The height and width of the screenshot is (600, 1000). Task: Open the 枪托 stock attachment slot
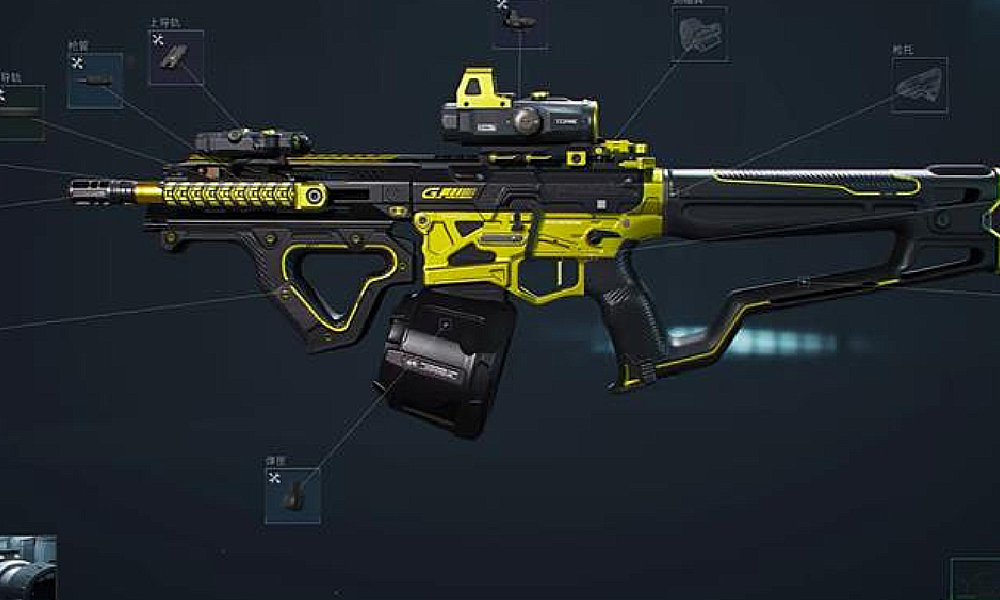[x=919, y=85]
